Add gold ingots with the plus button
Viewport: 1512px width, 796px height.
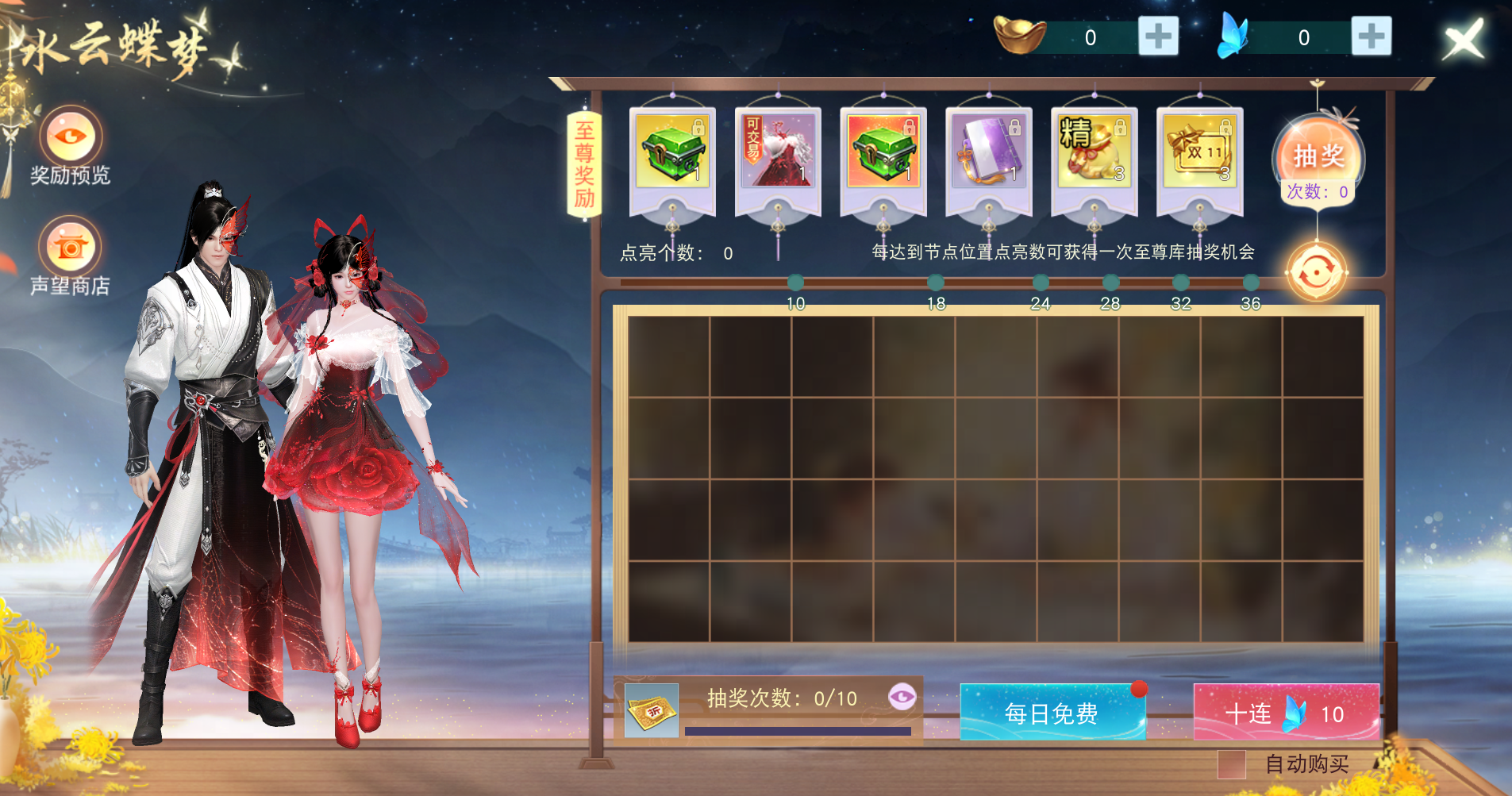[x=1158, y=37]
